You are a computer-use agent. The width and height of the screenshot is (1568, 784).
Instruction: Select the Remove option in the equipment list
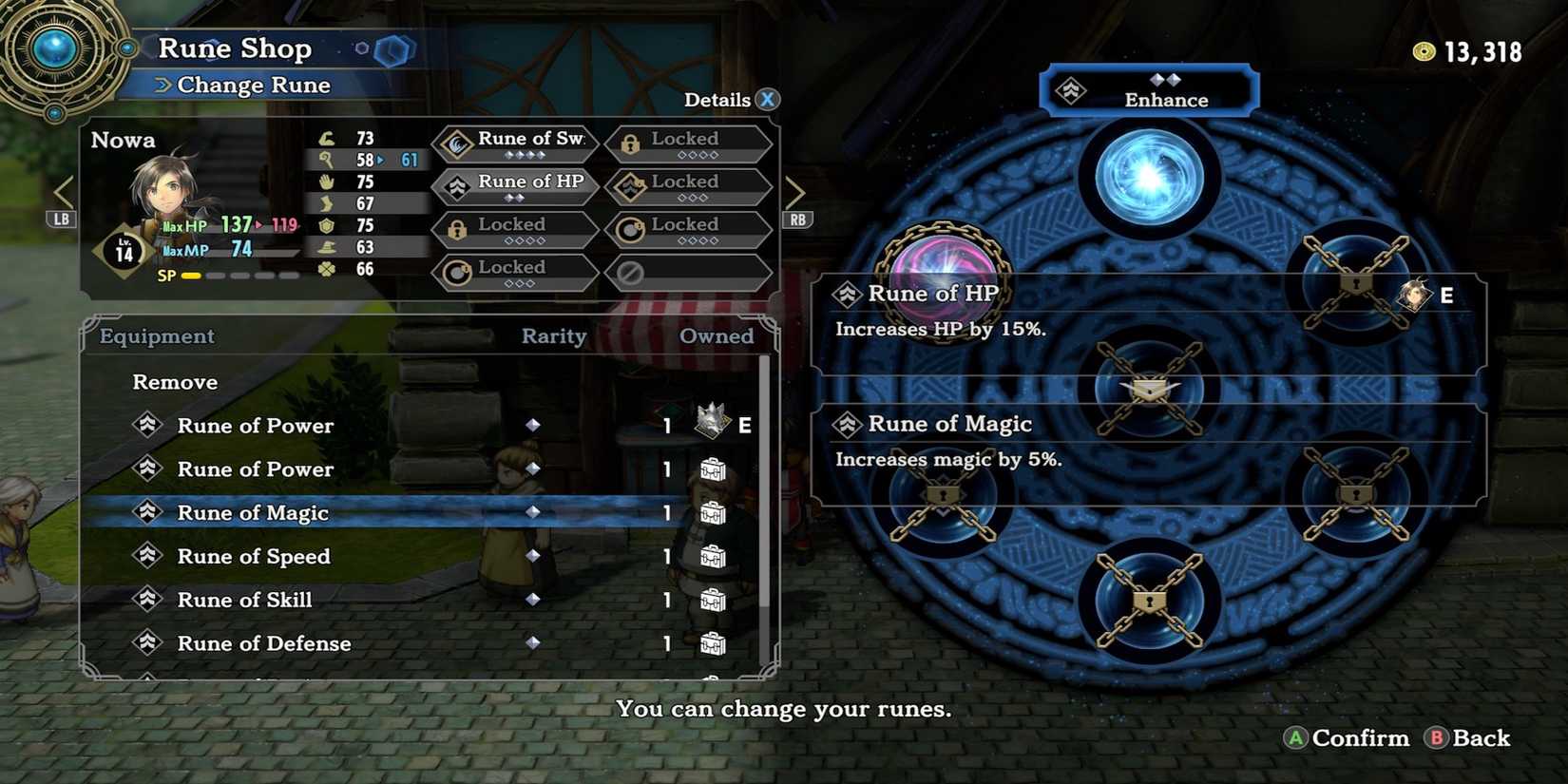click(x=174, y=381)
